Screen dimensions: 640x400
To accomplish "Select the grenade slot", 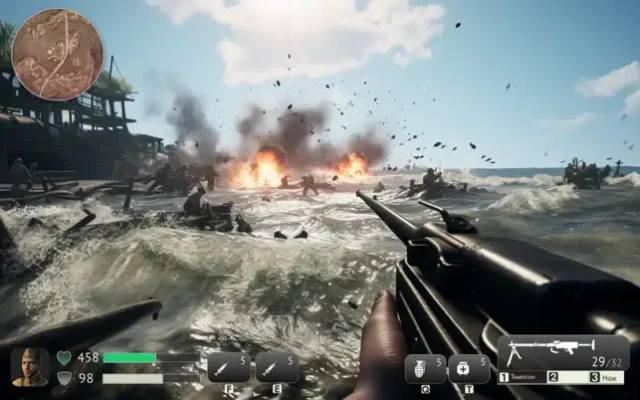I will point(425,368).
